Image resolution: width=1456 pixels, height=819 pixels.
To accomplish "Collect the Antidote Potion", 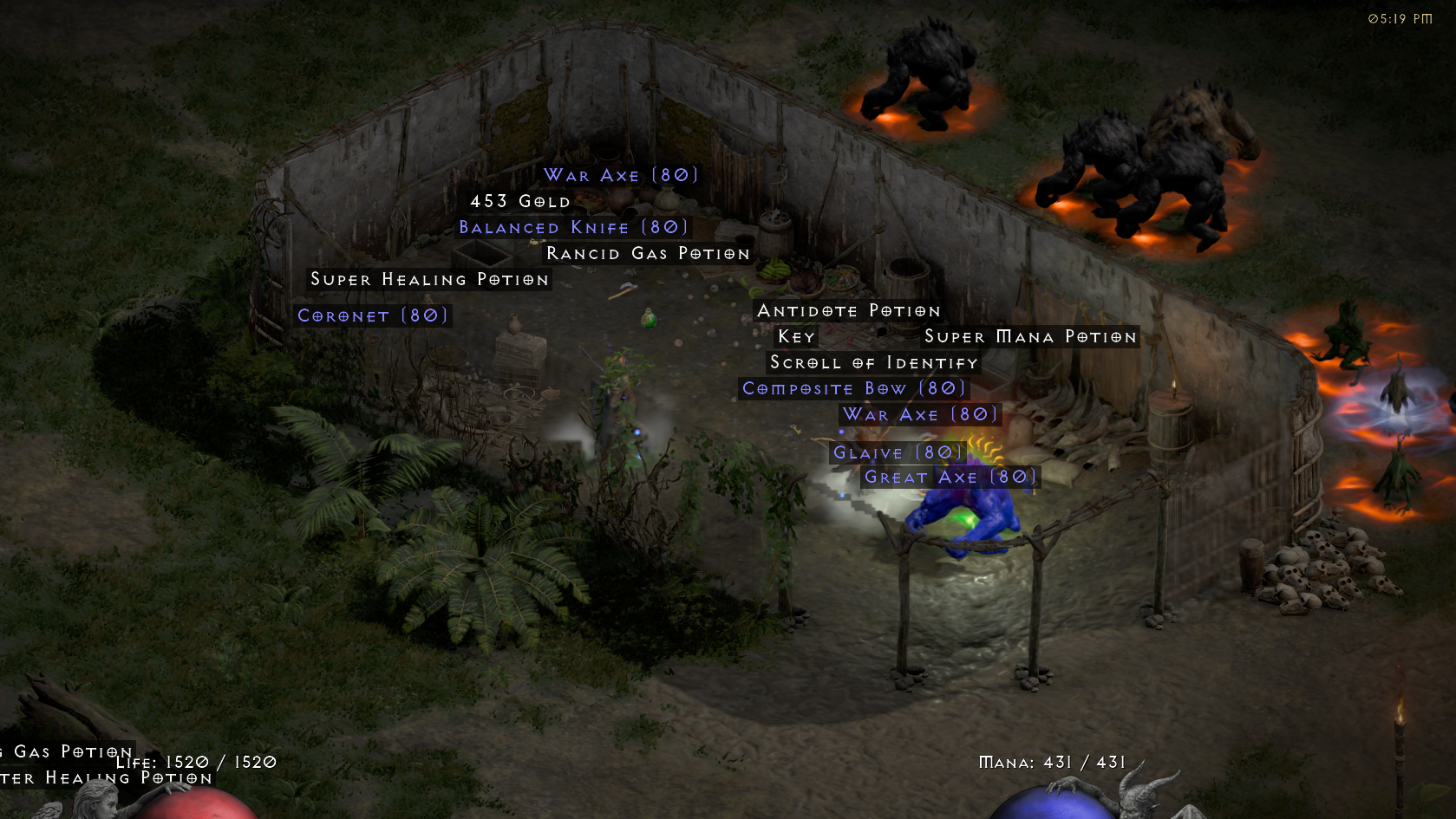I will [849, 310].
